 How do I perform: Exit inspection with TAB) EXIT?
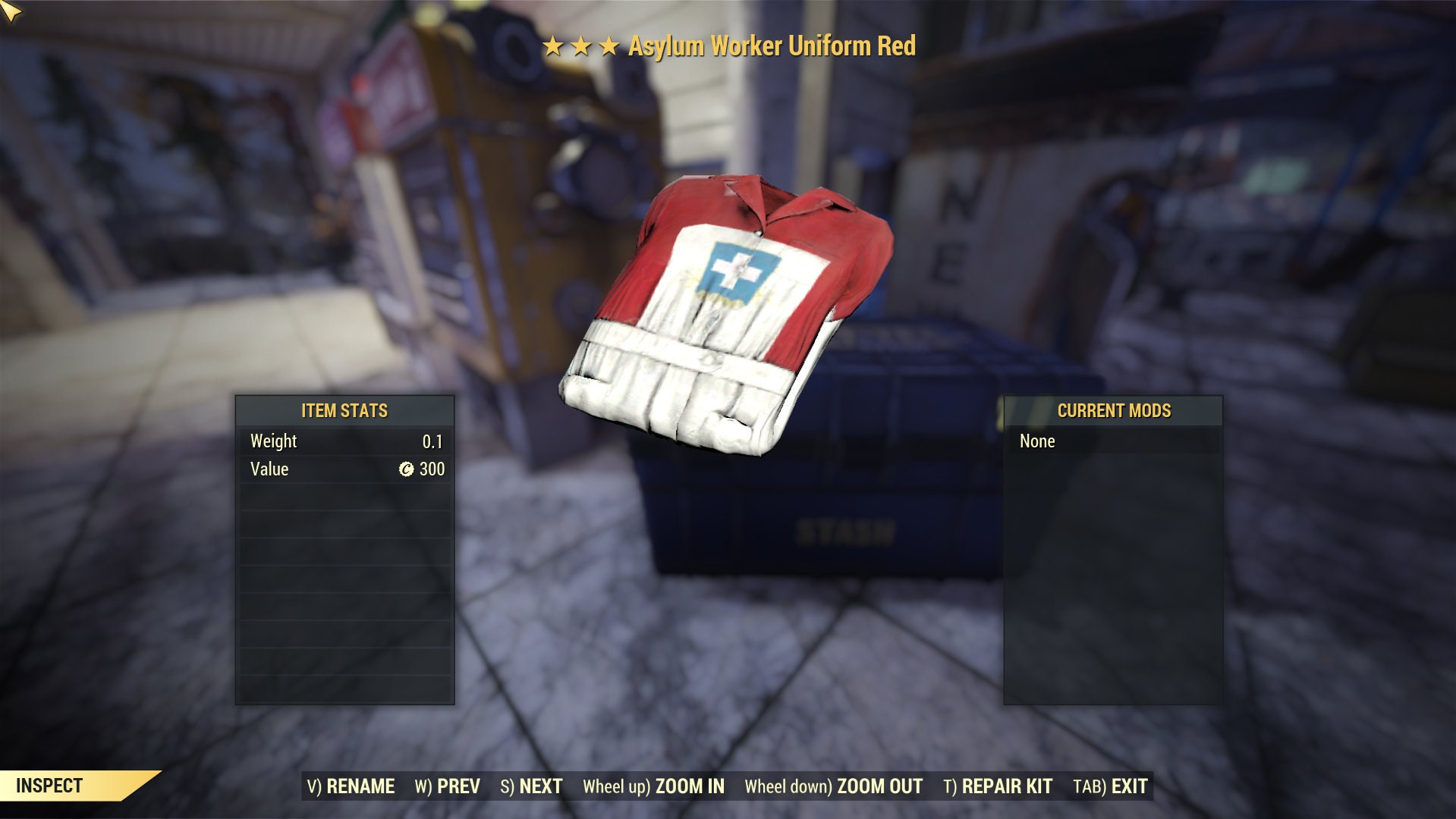1110,786
